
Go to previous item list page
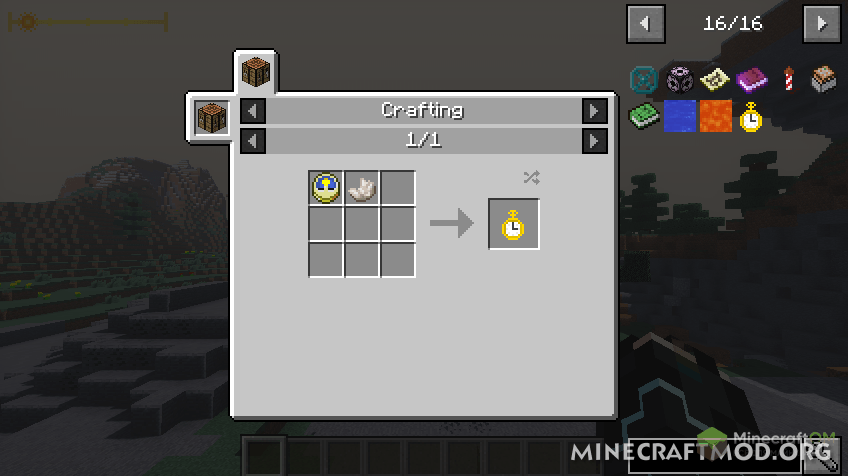(x=646, y=24)
